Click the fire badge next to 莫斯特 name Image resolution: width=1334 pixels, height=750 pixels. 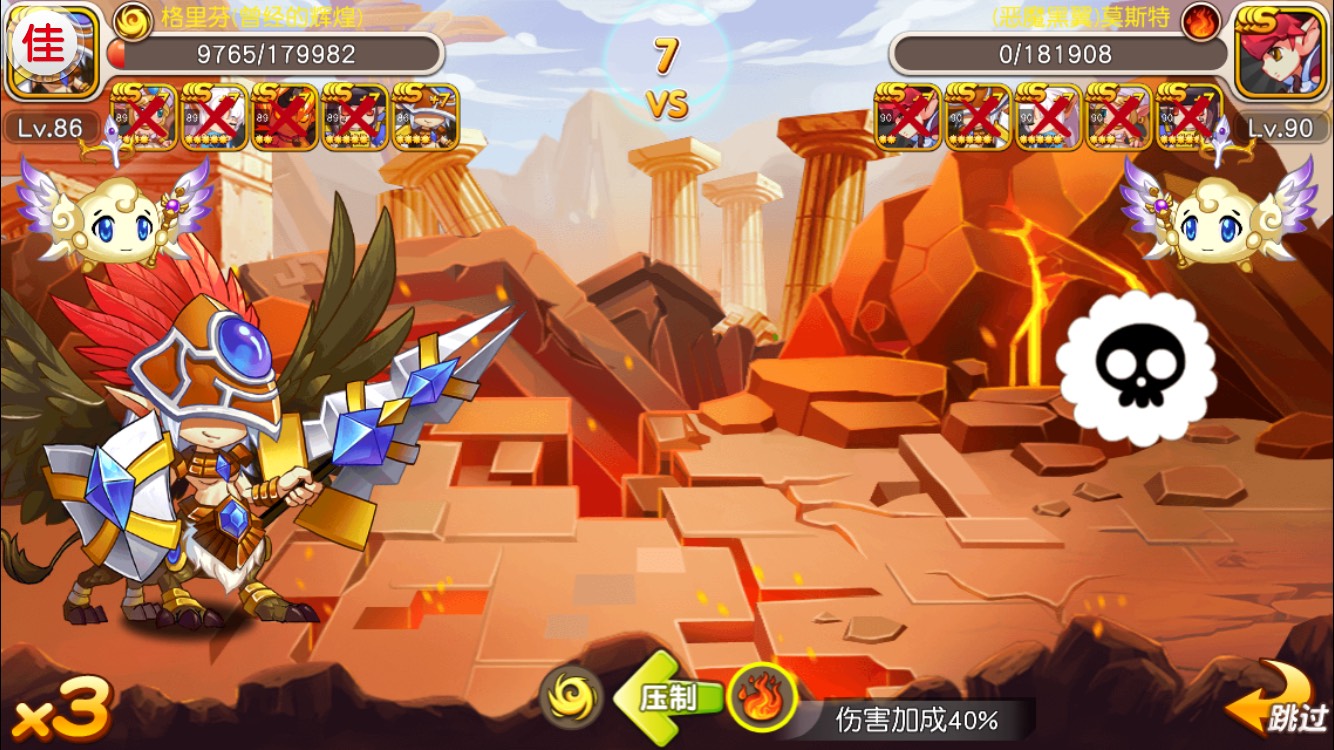point(1198,20)
